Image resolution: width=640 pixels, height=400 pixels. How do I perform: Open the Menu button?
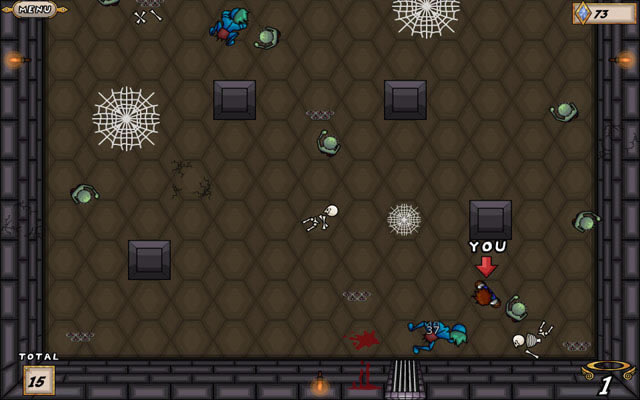(x=35, y=9)
